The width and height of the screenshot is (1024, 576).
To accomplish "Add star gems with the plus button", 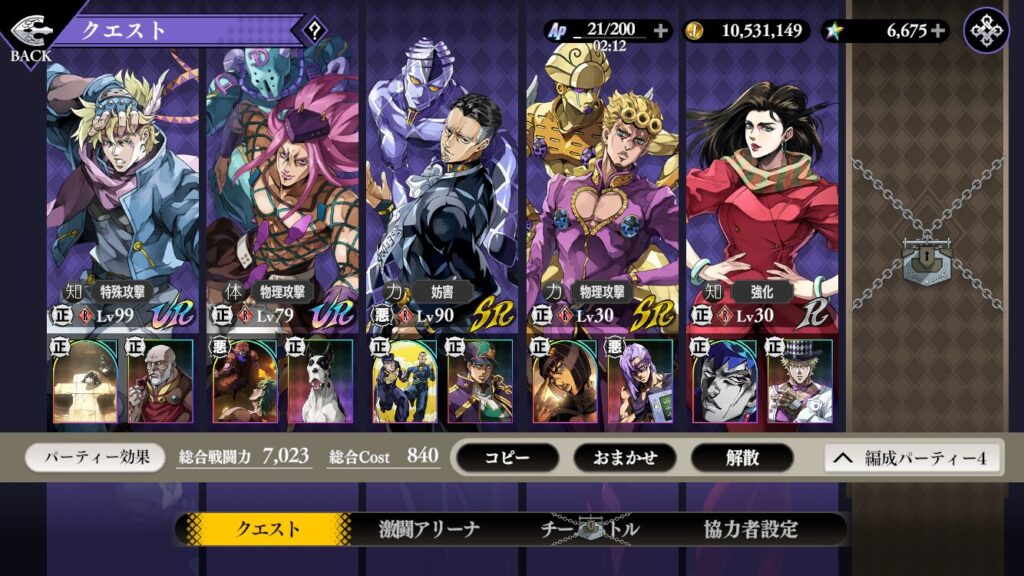I will tap(937, 30).
